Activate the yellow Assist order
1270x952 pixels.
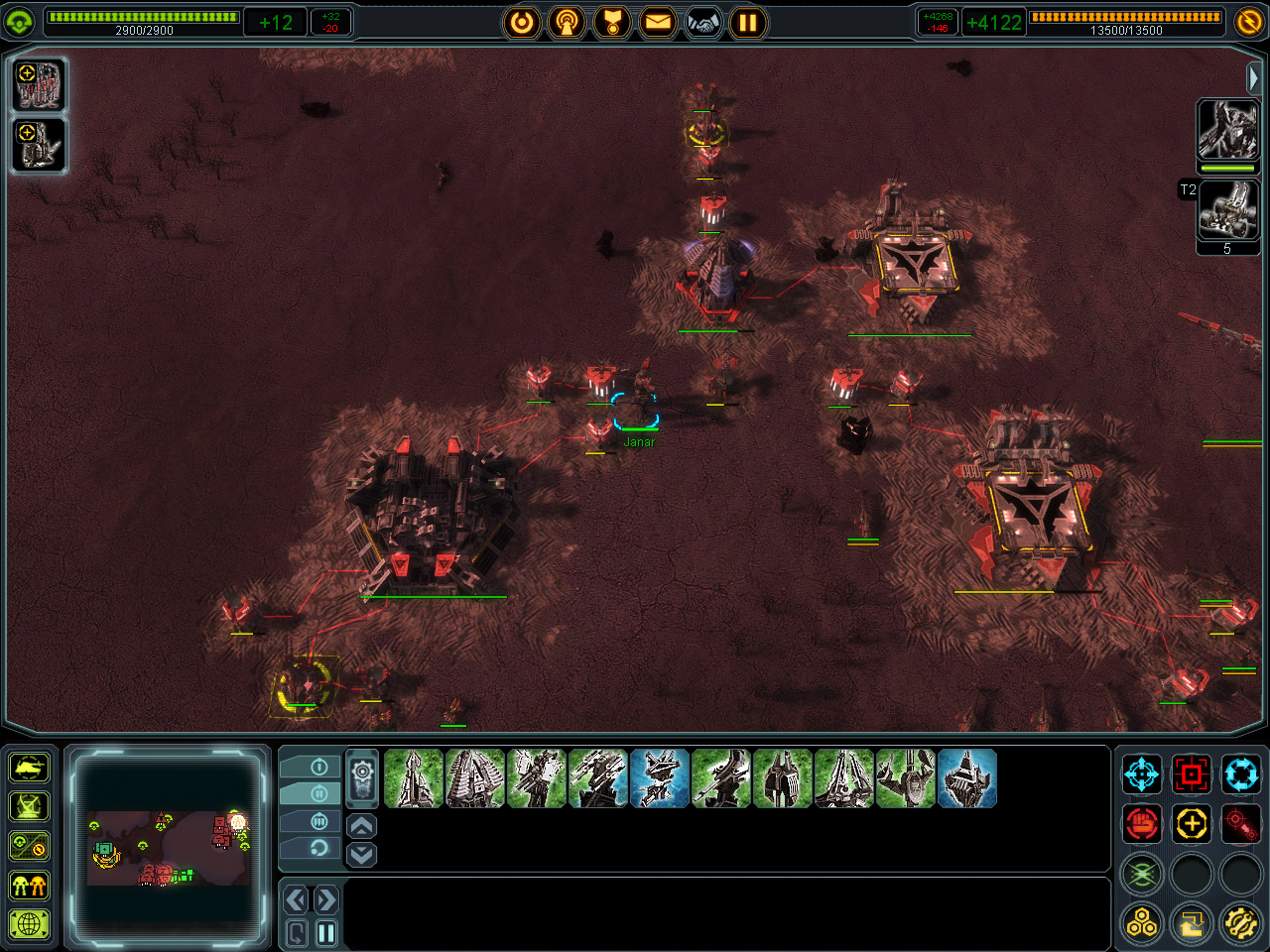pyautogui.click(x=1192, y=823)
